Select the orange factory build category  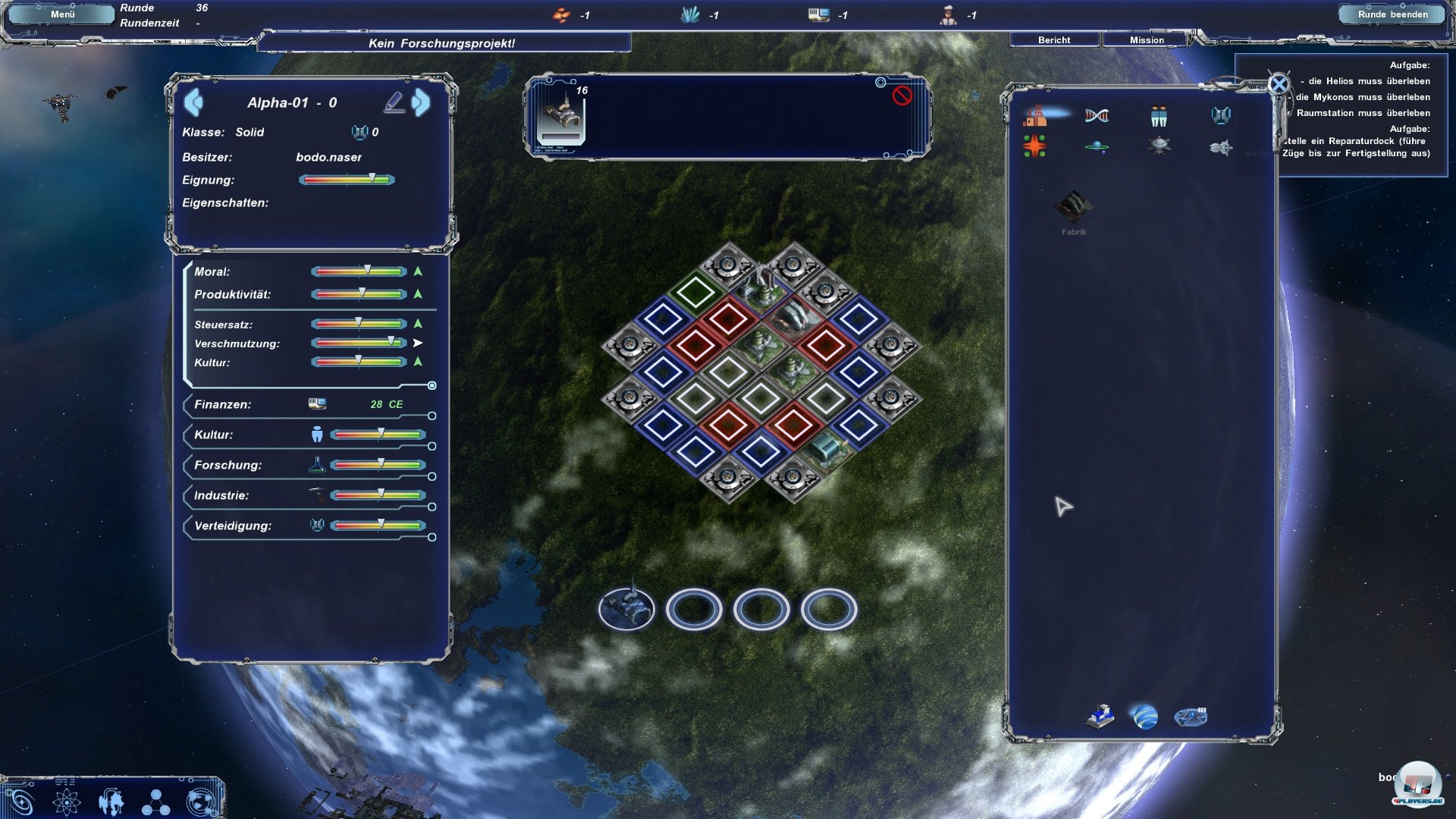(1035, 116)
